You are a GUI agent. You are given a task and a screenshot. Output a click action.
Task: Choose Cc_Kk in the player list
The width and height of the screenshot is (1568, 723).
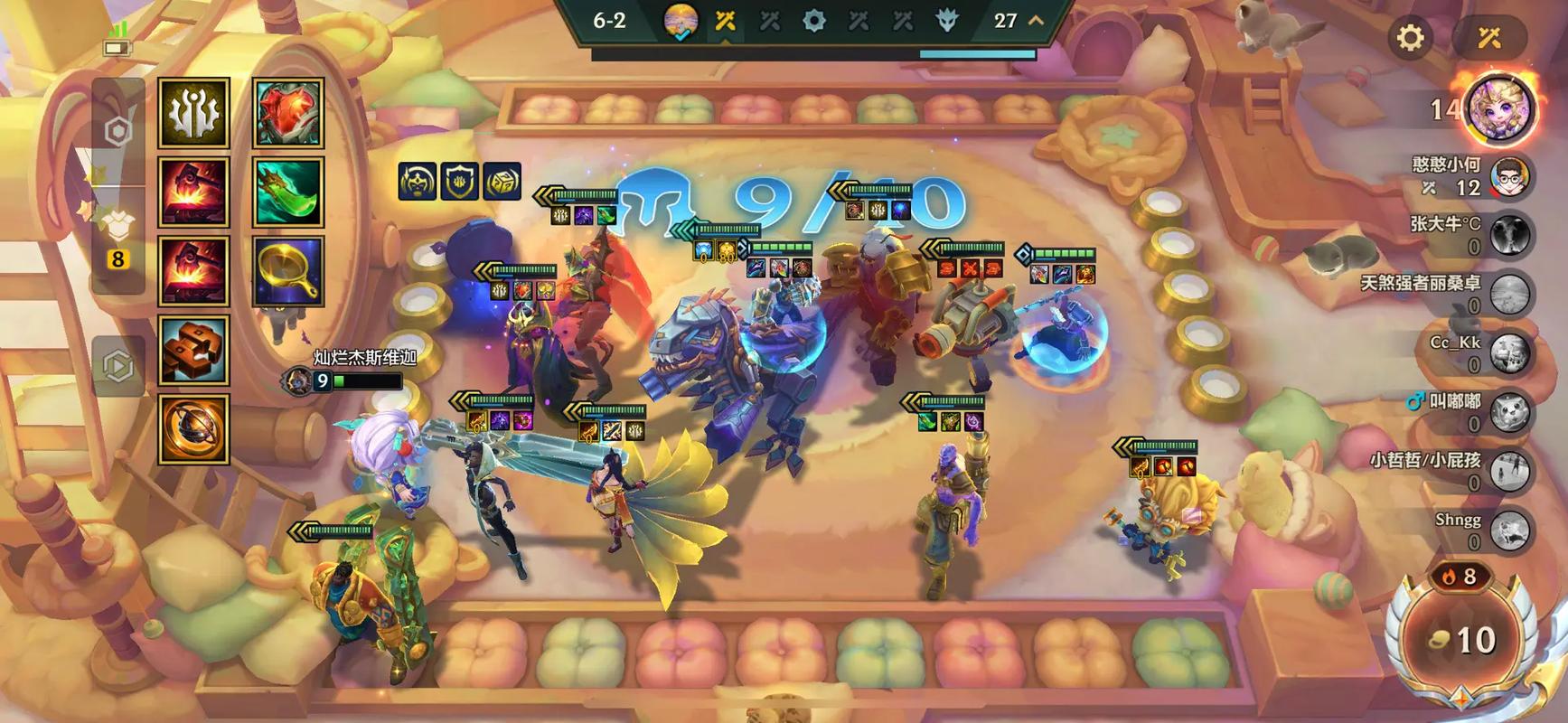(1509, 353)
